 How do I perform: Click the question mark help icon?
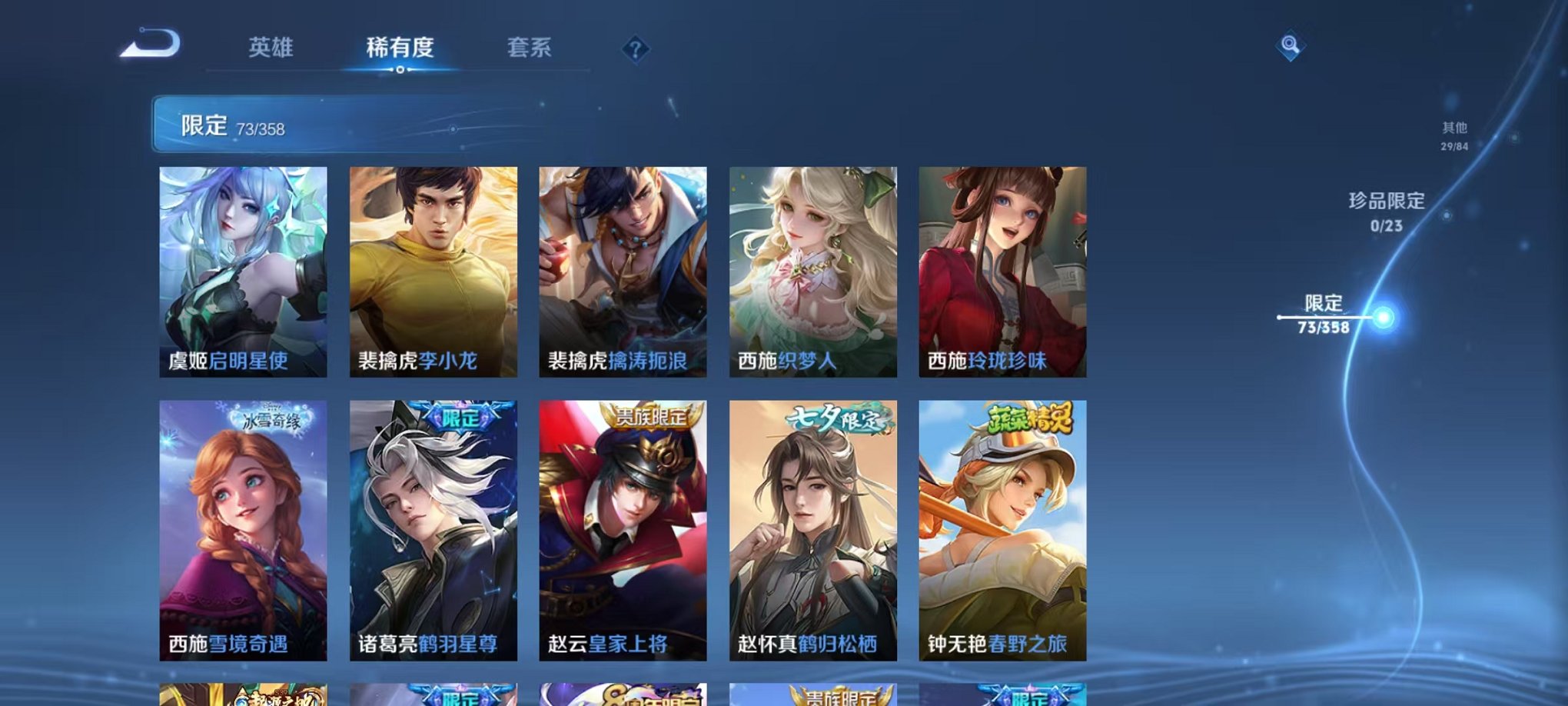[x=635, y=49]
